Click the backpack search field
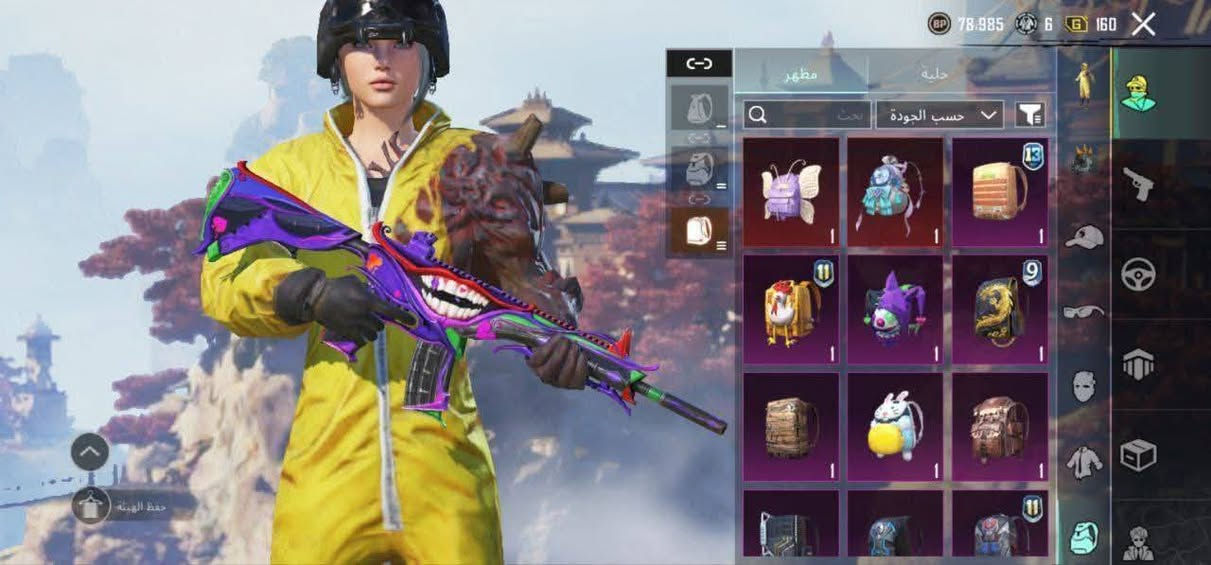This screenshot has height=565, width=1211. coord(807,115)
